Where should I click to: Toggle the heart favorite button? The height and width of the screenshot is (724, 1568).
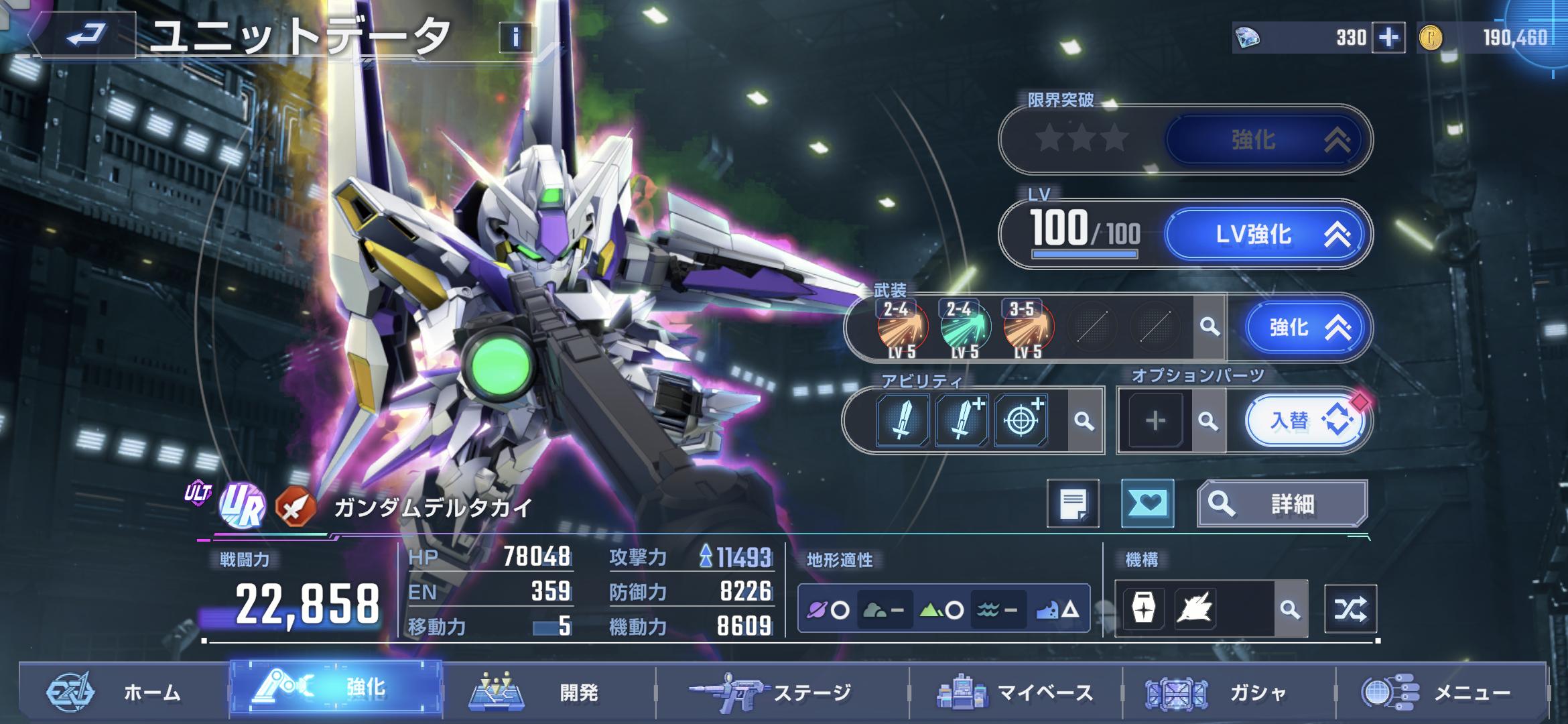1147,503
